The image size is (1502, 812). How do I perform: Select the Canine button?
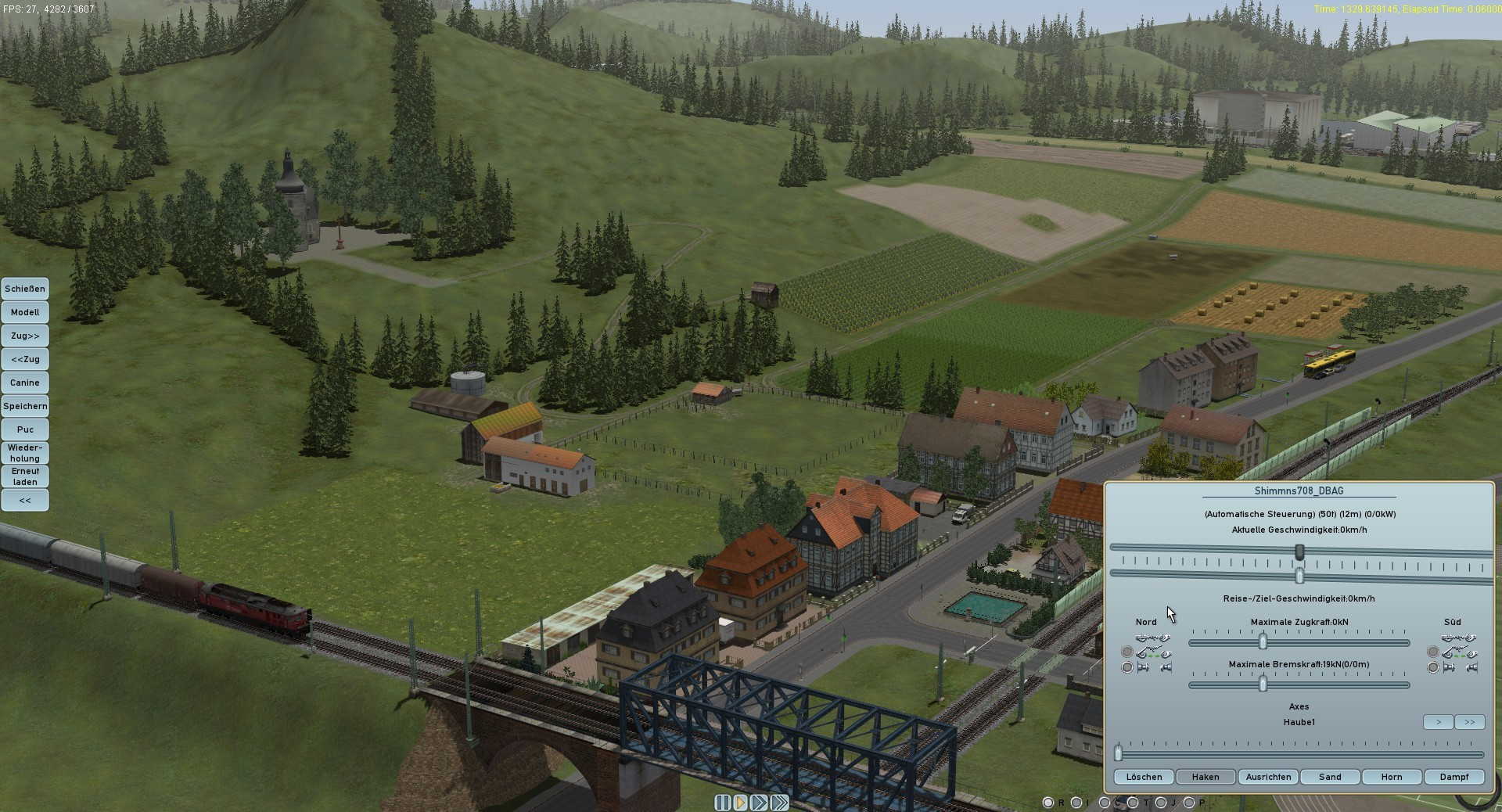pos(25,383)
